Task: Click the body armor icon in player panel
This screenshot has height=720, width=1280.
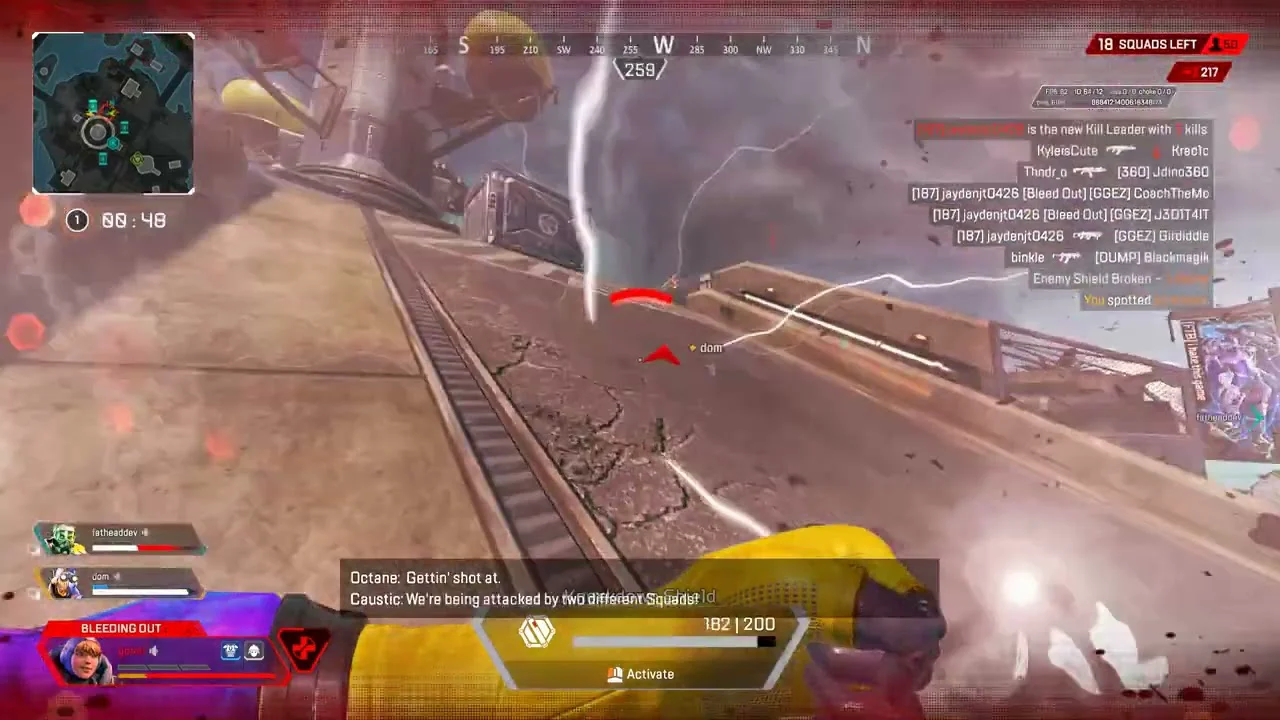Action: (x=254, y=651)
